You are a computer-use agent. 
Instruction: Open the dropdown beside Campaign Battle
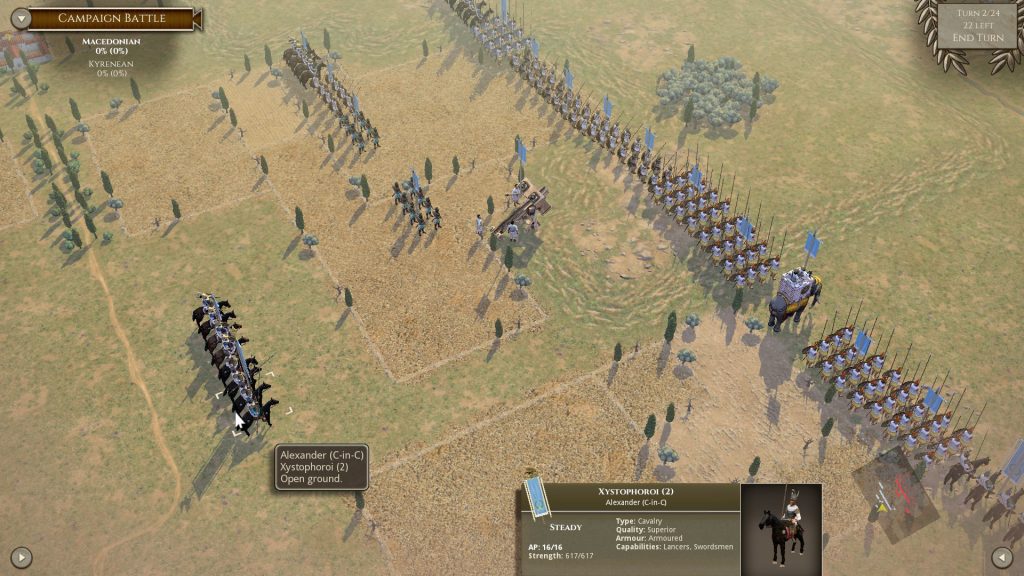click(x=17, y=18)
